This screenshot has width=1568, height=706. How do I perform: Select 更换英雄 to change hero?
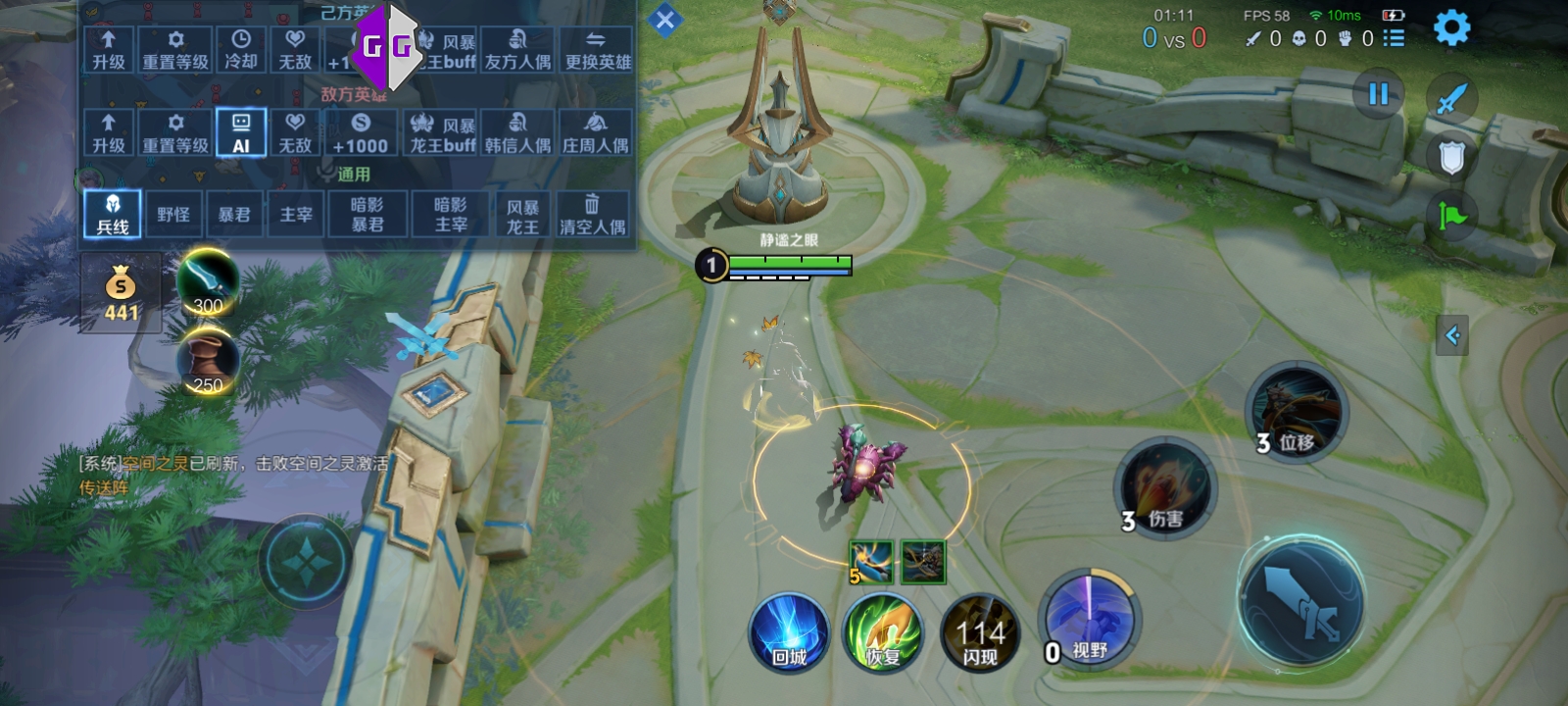point(598,49)
